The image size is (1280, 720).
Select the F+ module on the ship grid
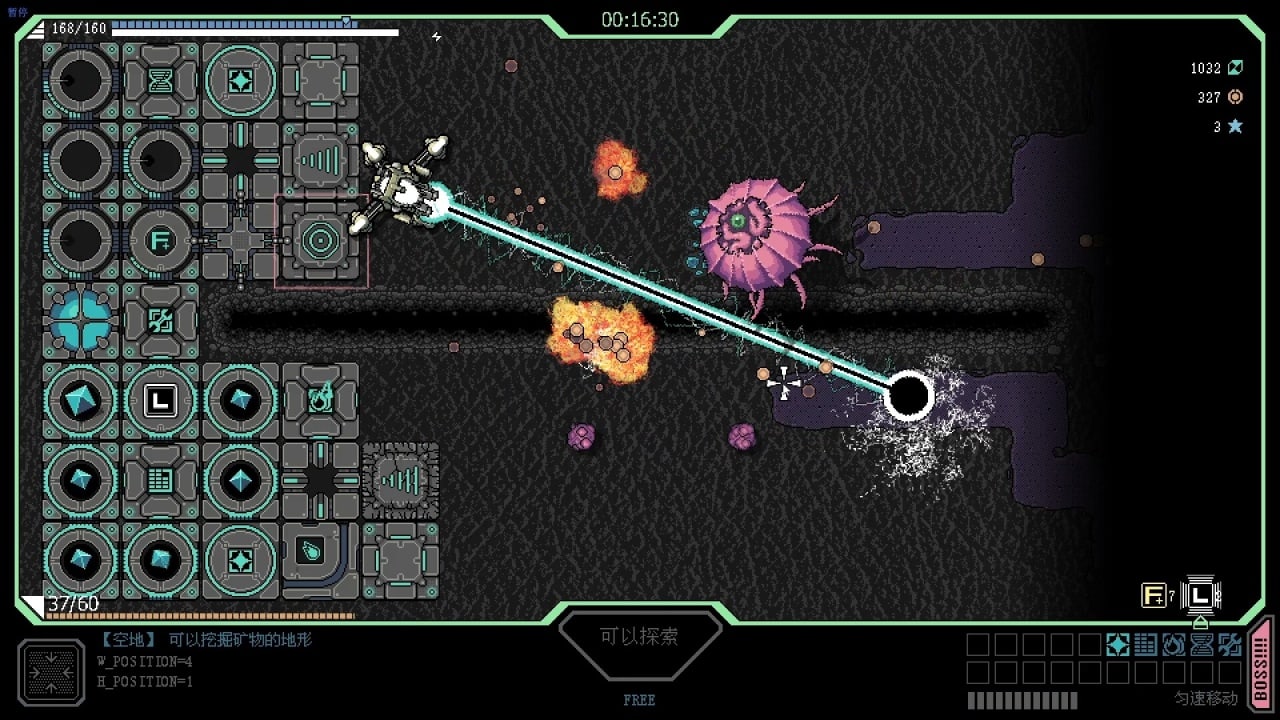(x=160, y=241)
